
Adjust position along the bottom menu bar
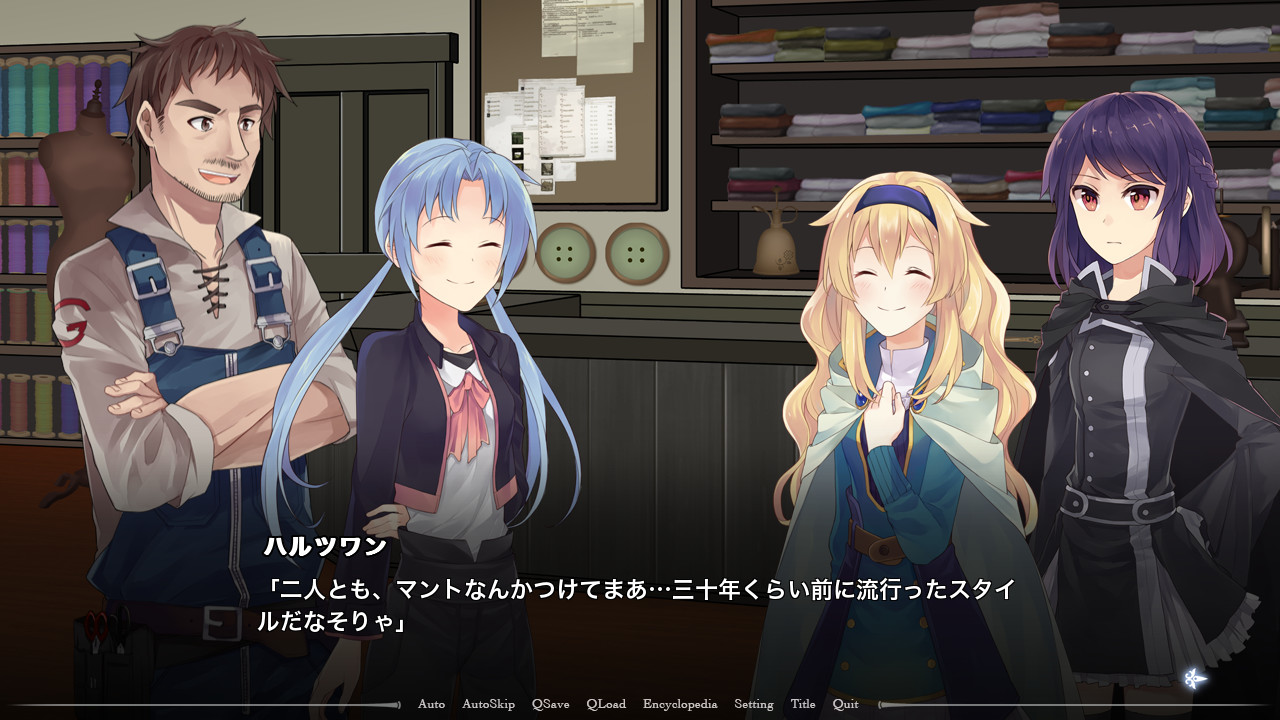pos(640,704)
